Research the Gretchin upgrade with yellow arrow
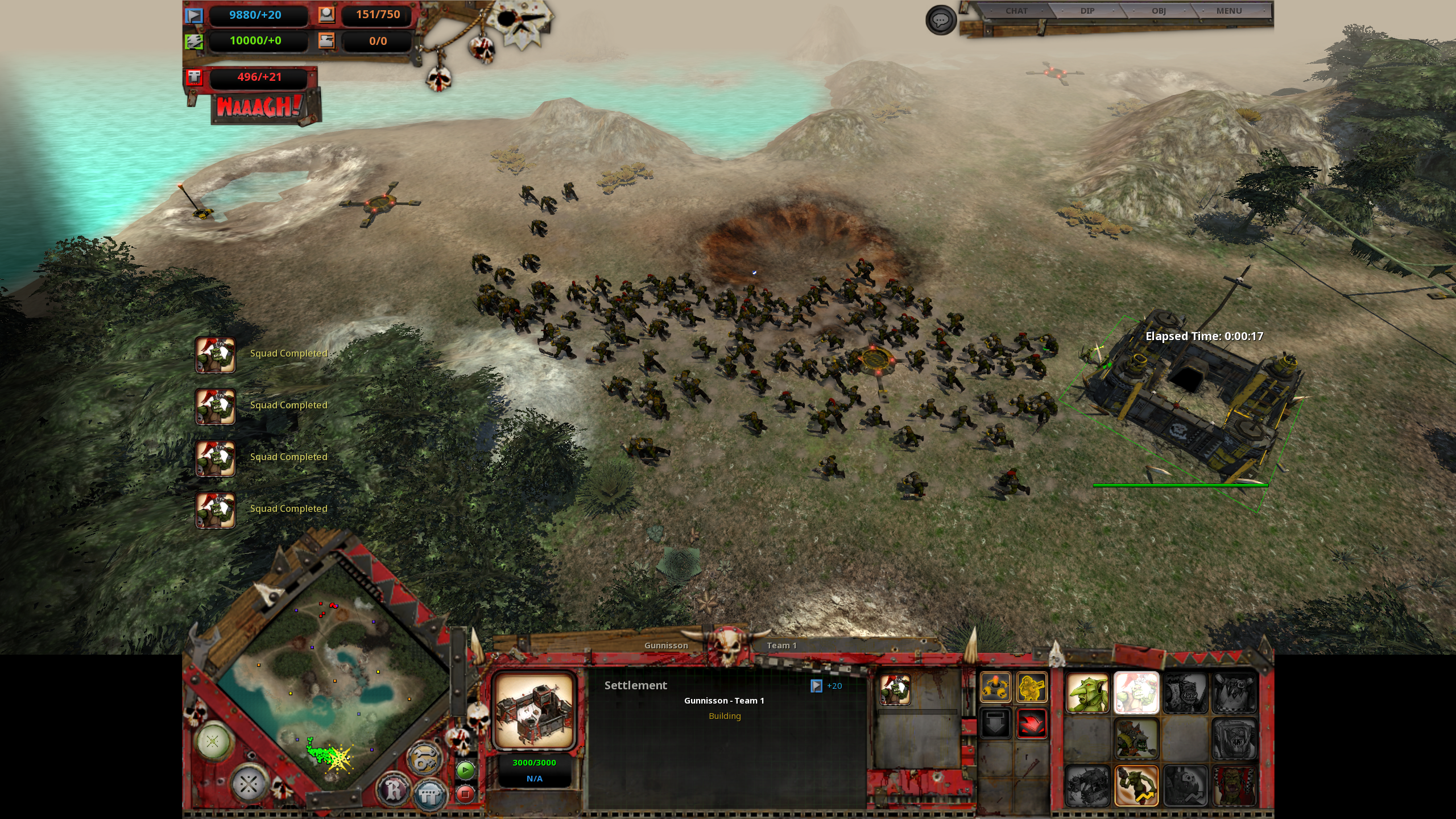The height and width of the screenshot is (819, 1456). [x=1136, y=786]
